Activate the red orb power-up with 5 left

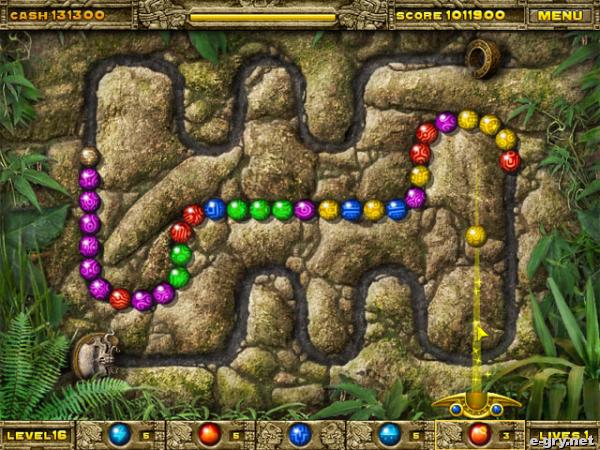(209, 434)
